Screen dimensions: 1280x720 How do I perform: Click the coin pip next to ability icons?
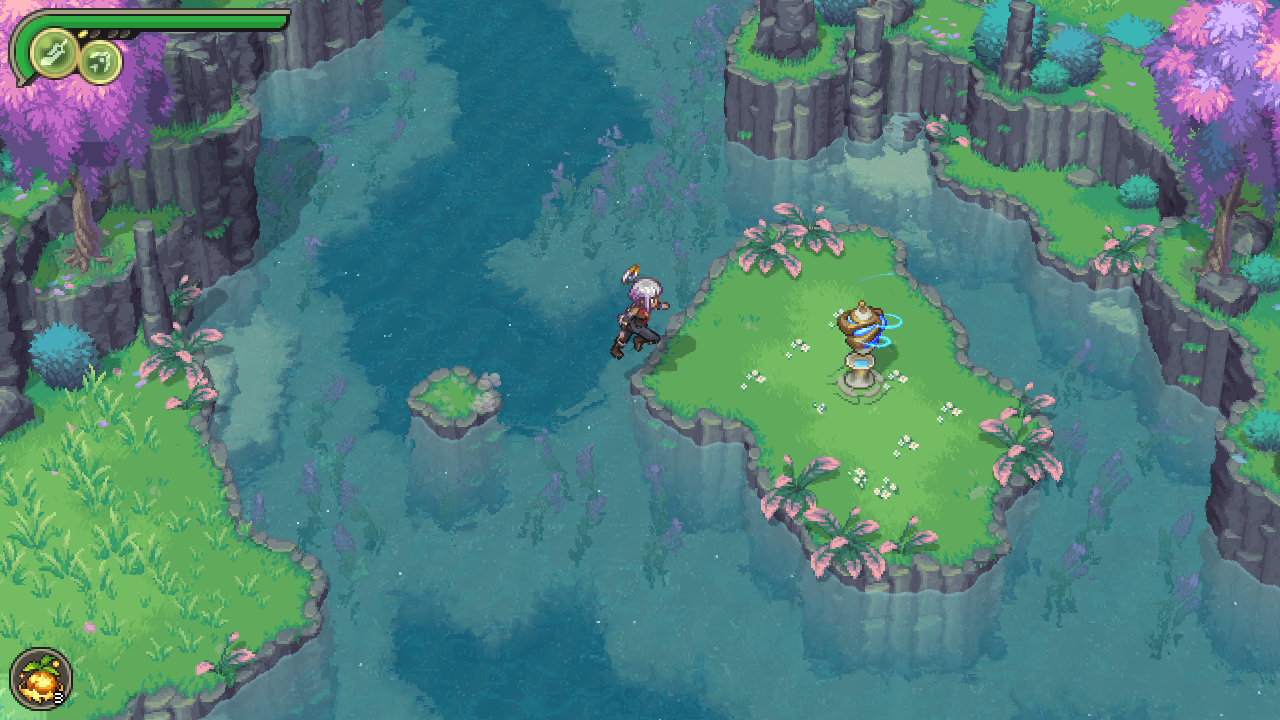pyautogui.click(x=83, y=33)
